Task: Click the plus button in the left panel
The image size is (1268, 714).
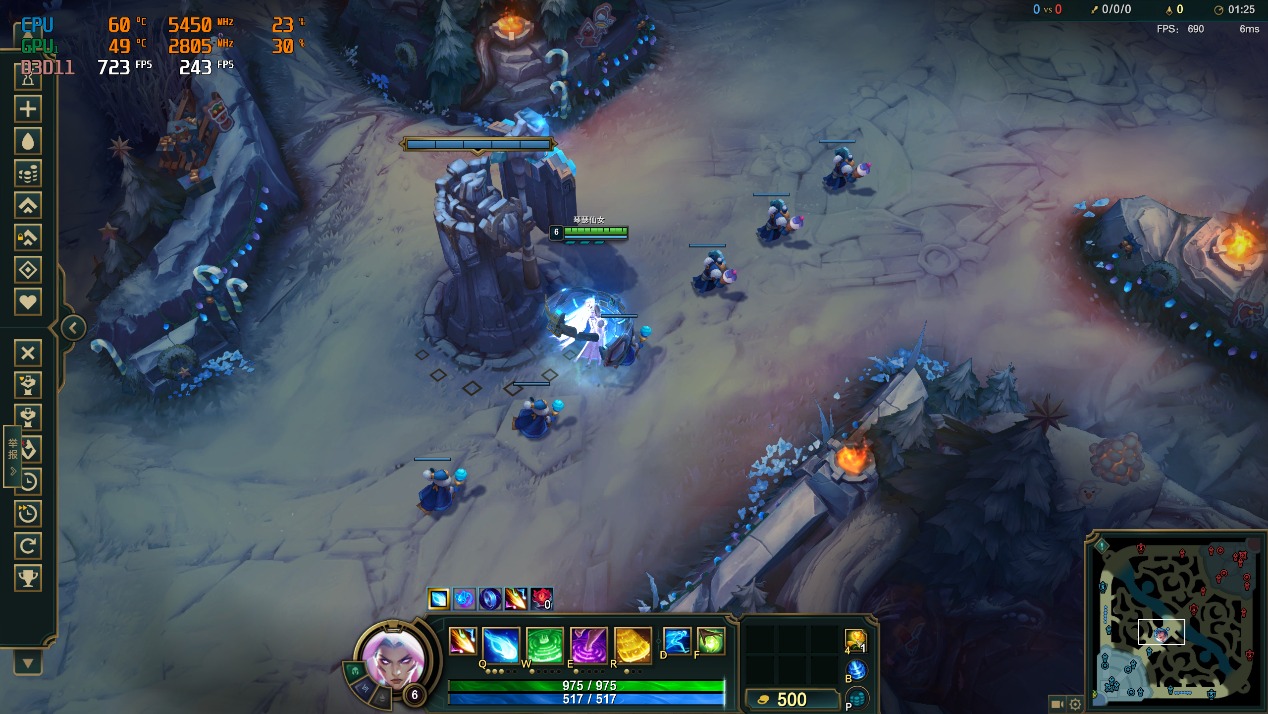Action: 28,109
